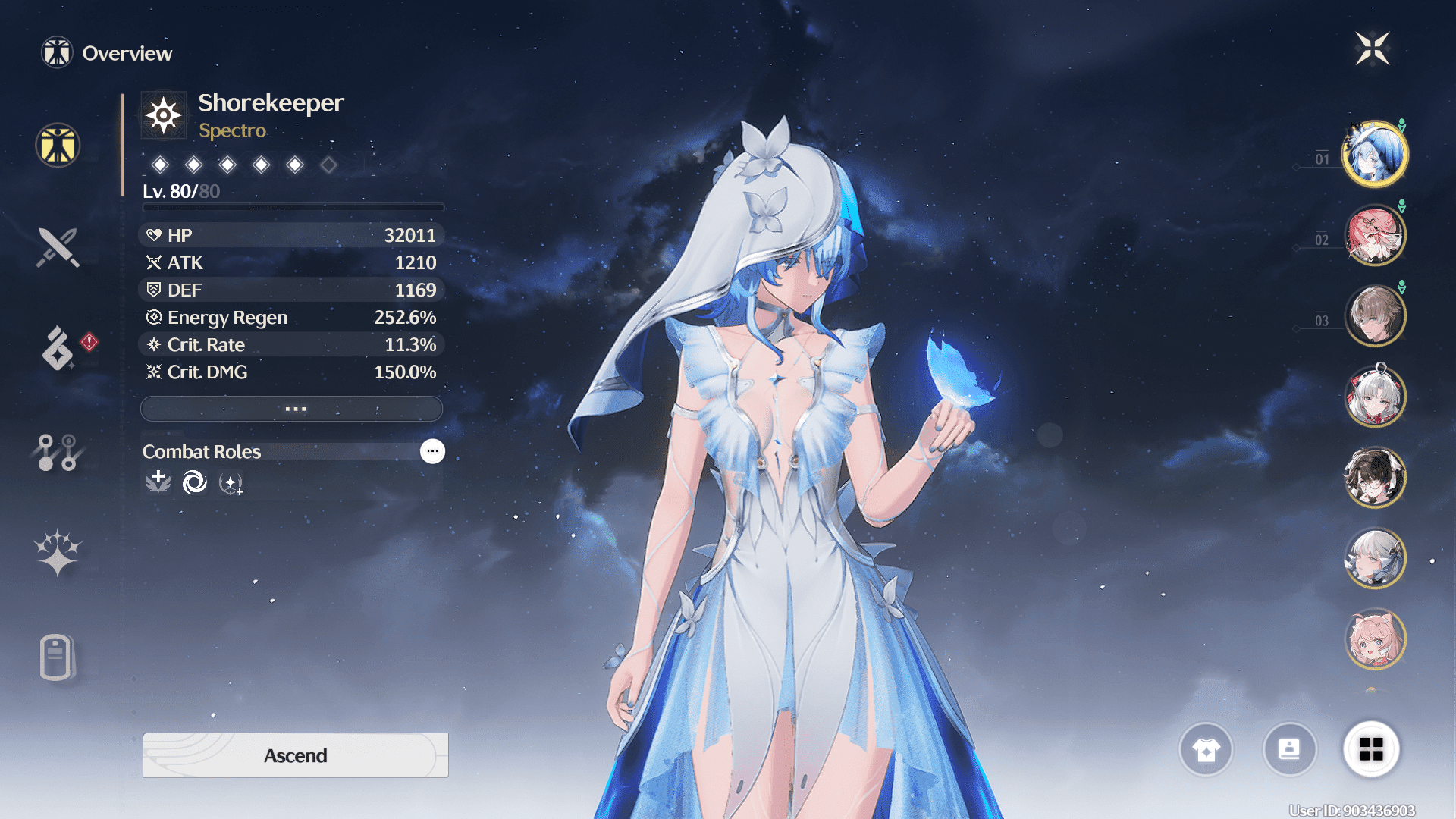1456x819 pixels.
Task: Close the character overview screen
Action: pyautogui.click(x=1372, y=49)
